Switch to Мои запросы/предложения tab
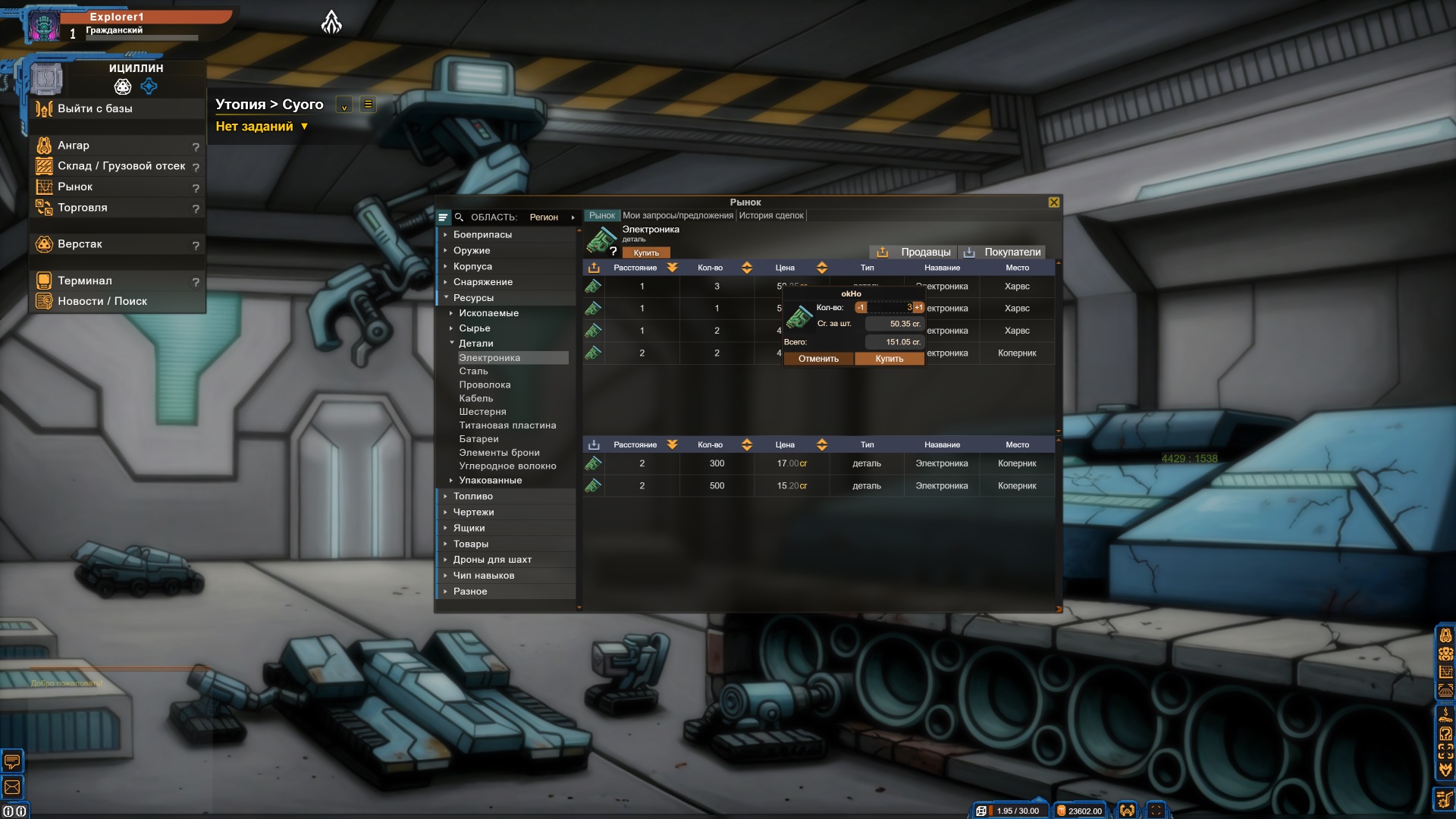Screen dimensions: 1456x819 tap(678, 216)
